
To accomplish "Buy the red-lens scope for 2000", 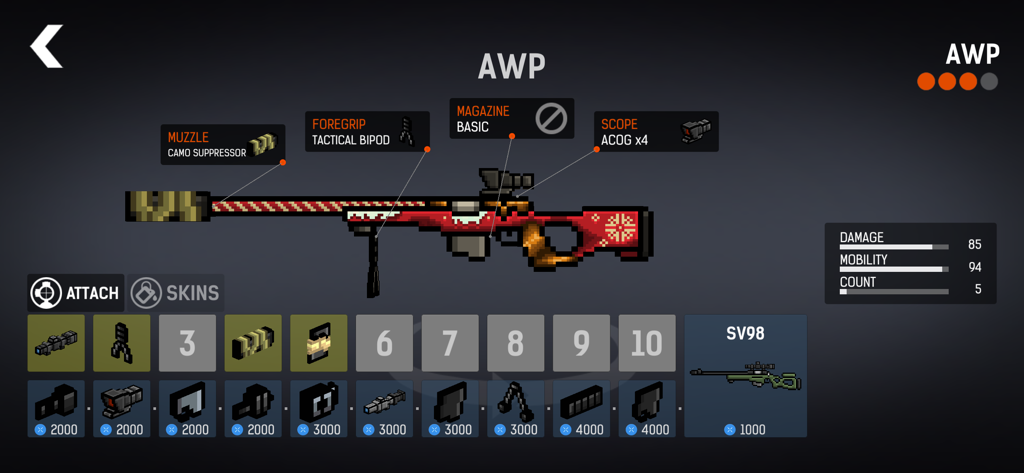I will [x=122, y=408].
